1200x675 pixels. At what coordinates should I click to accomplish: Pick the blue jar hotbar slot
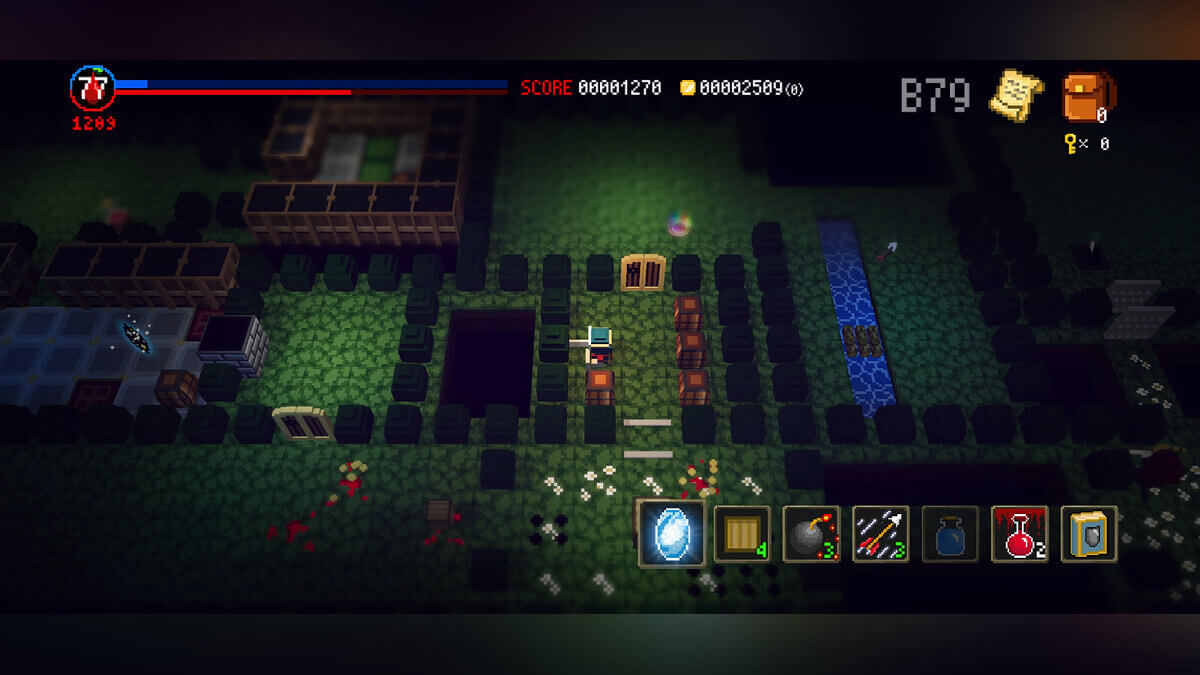tap(950, 533)
